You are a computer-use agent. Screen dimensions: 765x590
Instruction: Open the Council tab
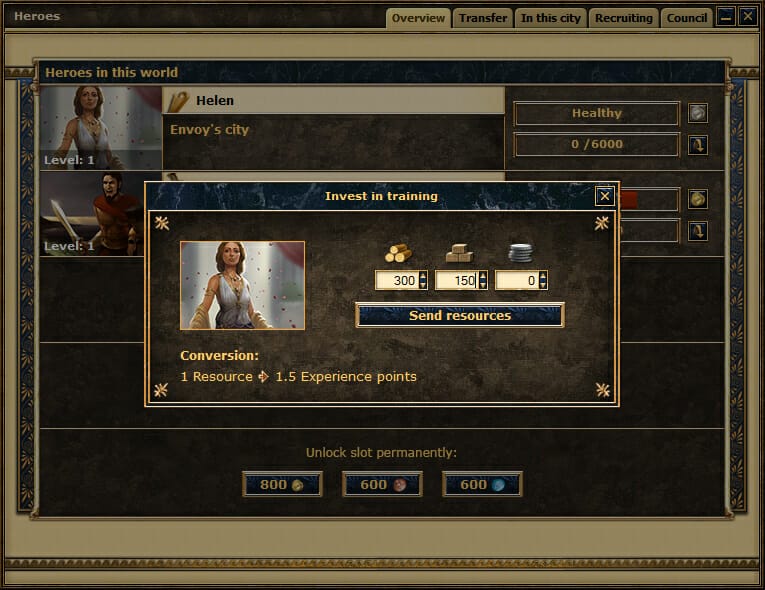687,18
